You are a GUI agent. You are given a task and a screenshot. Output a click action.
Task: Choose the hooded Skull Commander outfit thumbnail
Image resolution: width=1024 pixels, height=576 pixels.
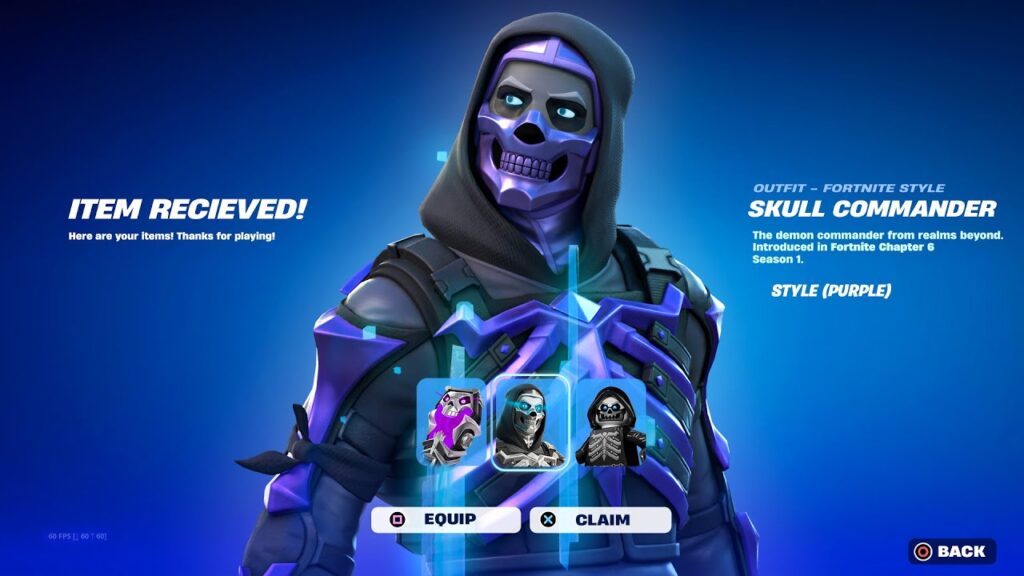click(x=530, y=425)
